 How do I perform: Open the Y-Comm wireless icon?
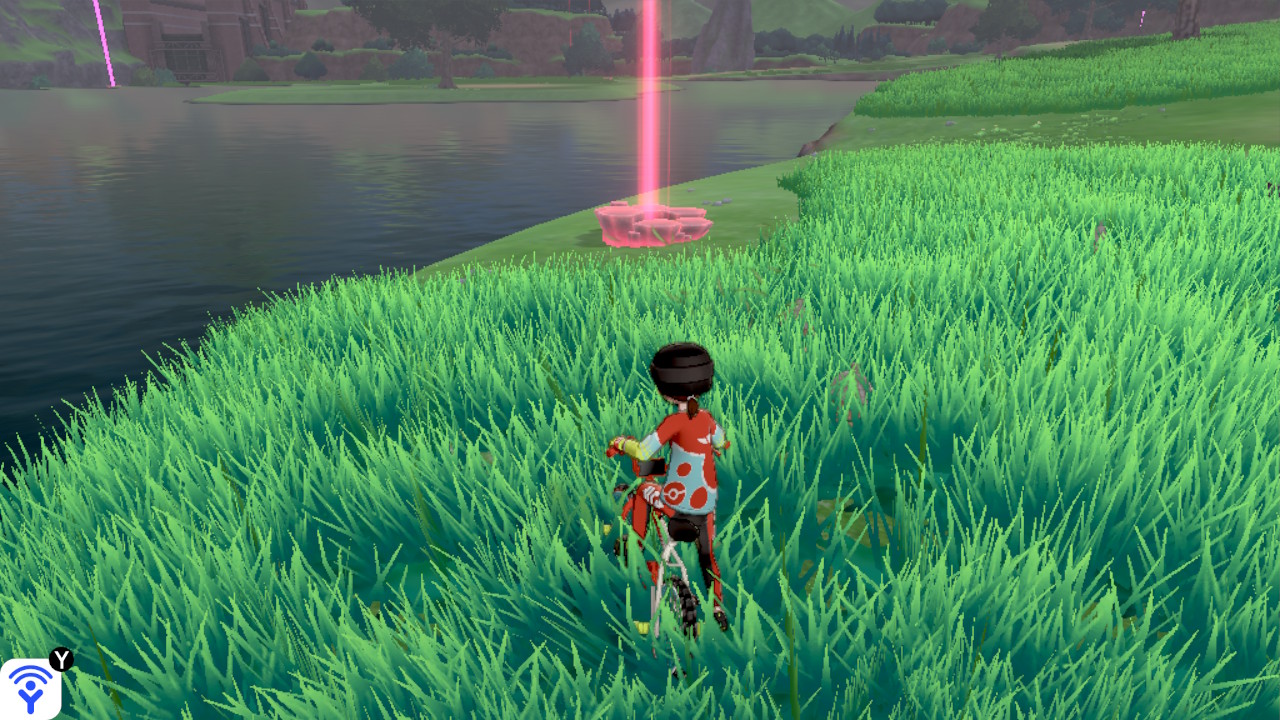tap(30, 688)
